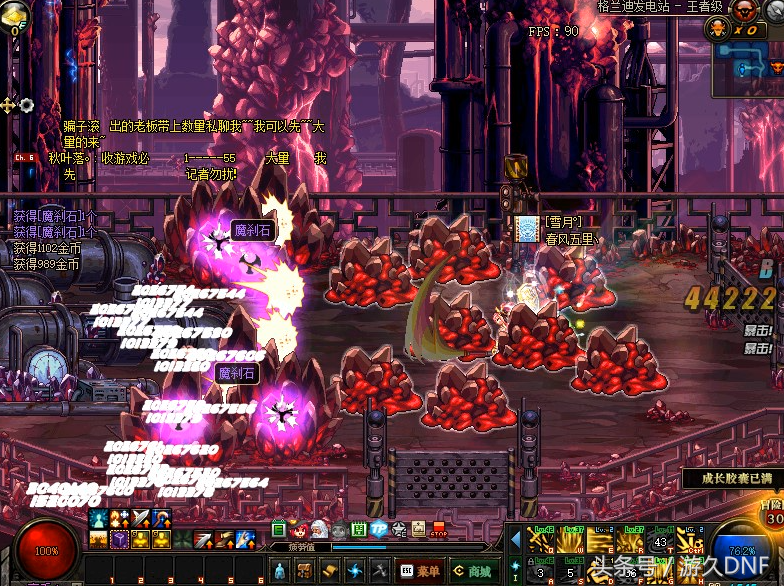Use the Ctrl-key skill slot
Image resolution: width=784 pixels, height=586 pixels.
click(x=686, y=541)
